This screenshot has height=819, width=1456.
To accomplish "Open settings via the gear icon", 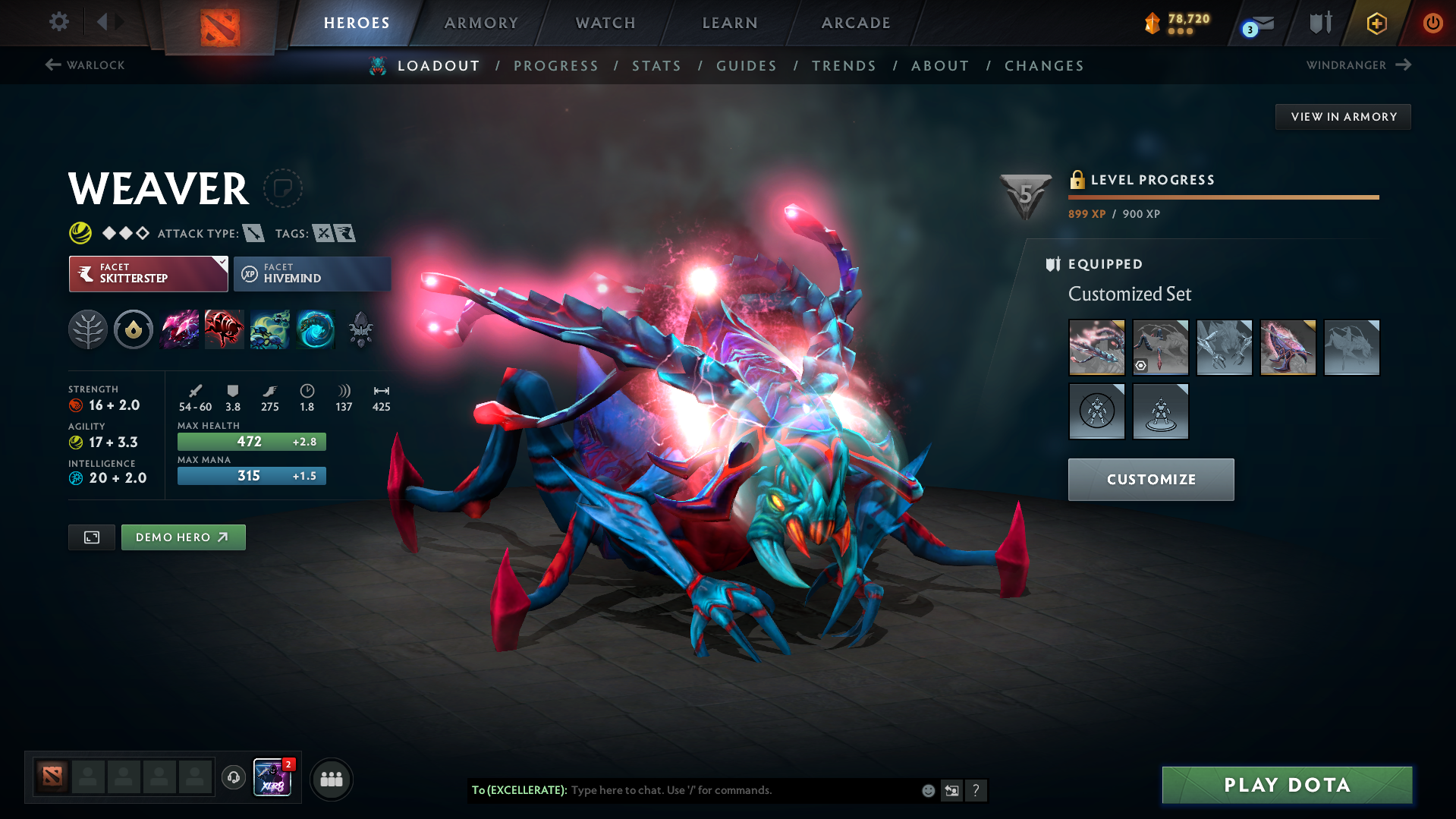I will tap(58, 23).
